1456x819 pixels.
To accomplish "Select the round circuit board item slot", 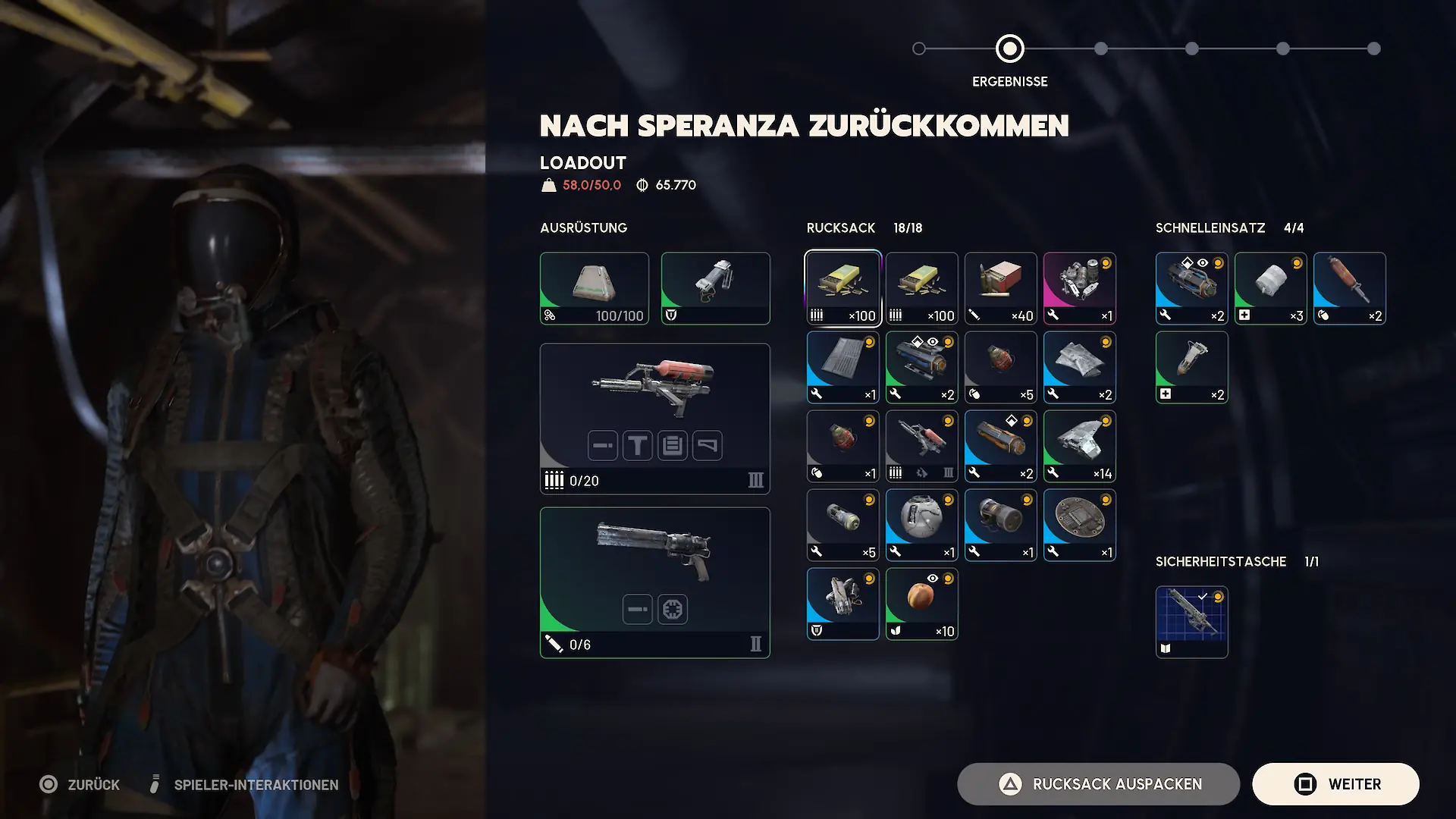I will [1079, 525].
